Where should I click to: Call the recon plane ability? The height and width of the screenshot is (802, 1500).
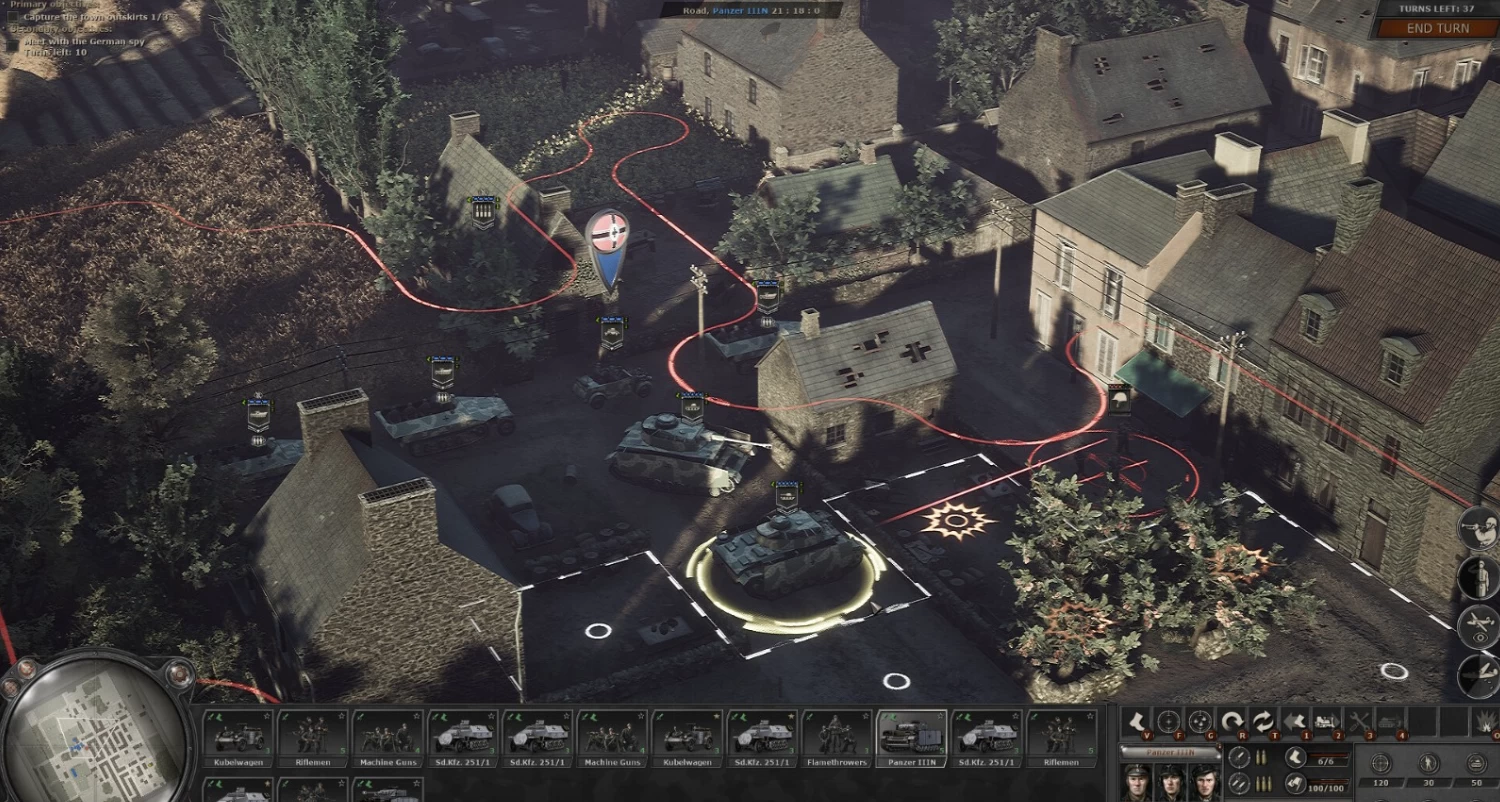pos(1478,627)
